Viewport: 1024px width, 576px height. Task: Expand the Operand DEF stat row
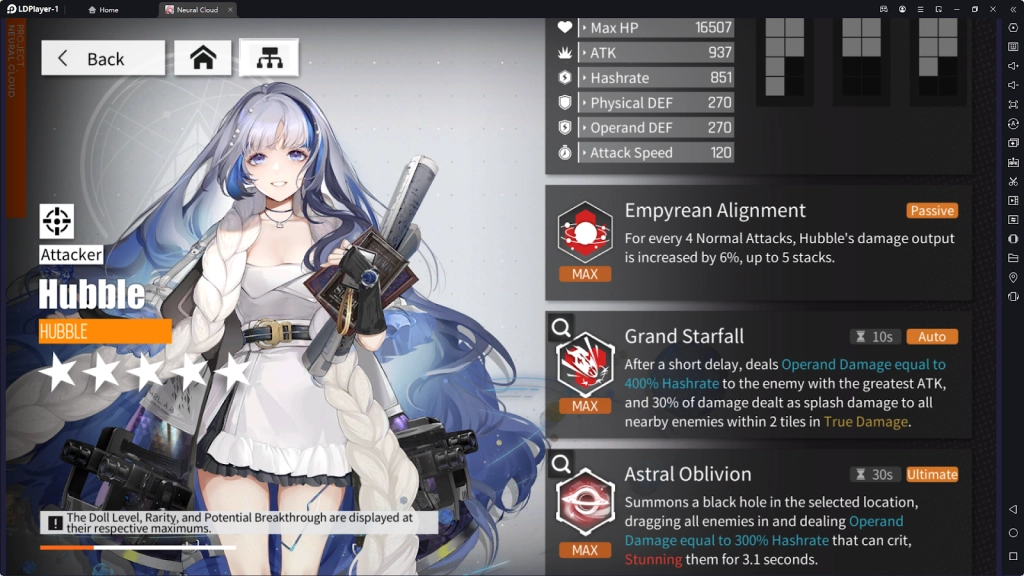coord(656,127)
